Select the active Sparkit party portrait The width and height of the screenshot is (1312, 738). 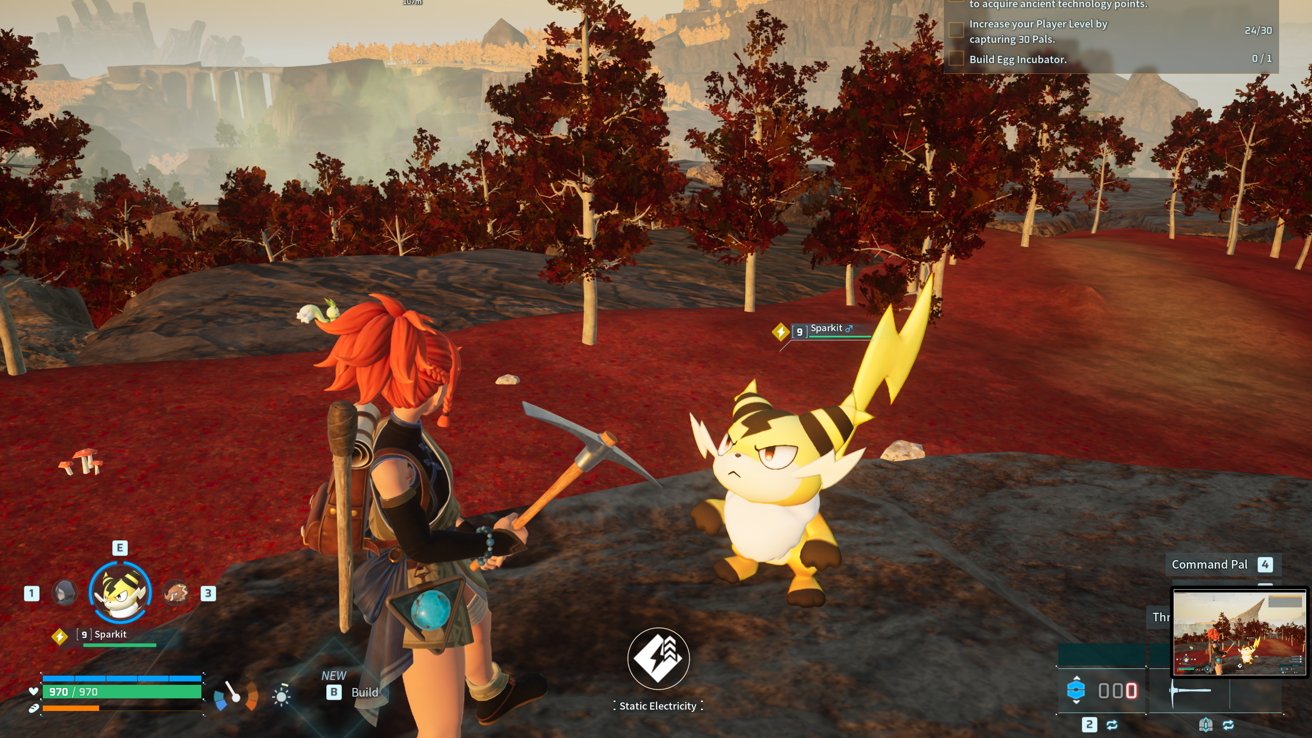click(x=120, y=592)
